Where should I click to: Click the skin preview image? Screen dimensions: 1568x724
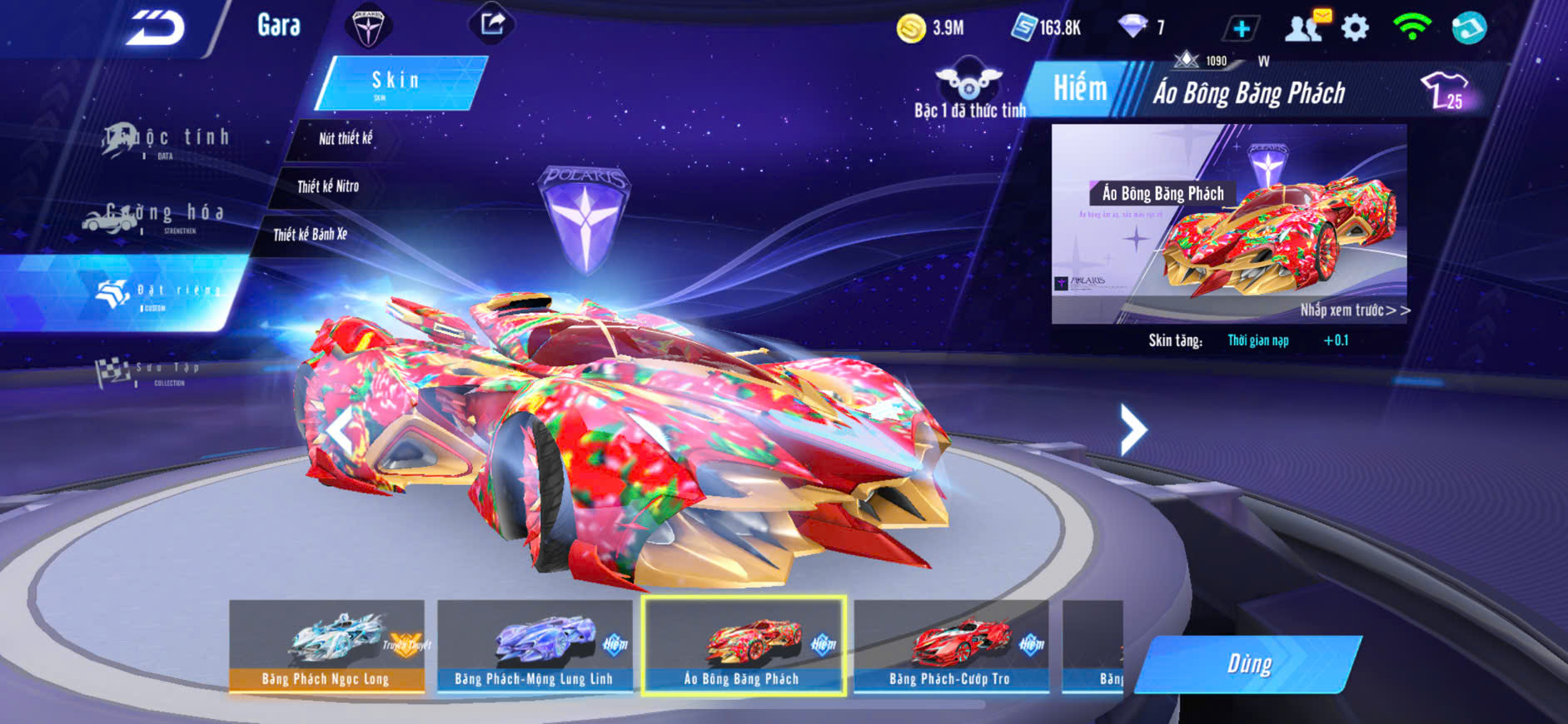tap(1228, 224)
